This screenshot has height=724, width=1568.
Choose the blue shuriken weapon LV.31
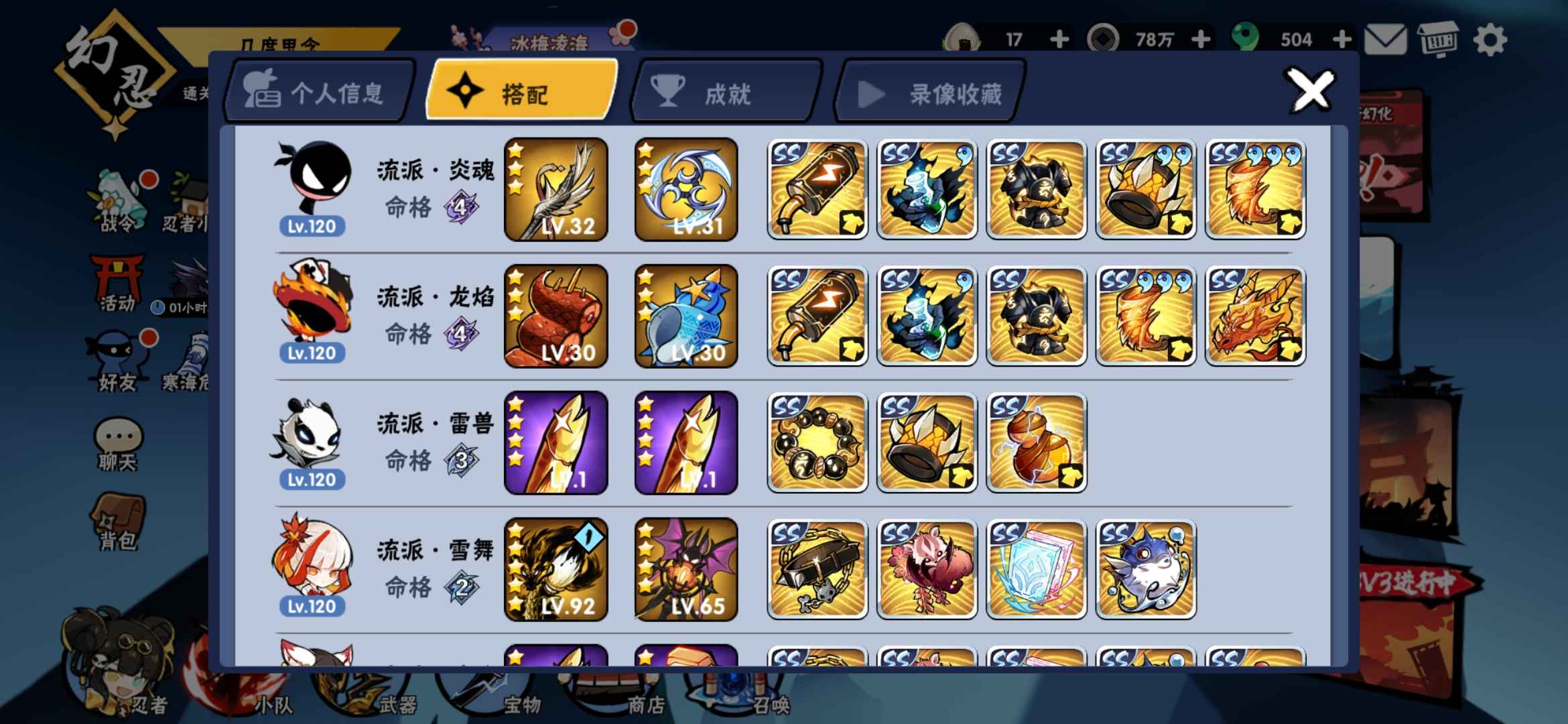pyautogui.click(x=686, y=190)
